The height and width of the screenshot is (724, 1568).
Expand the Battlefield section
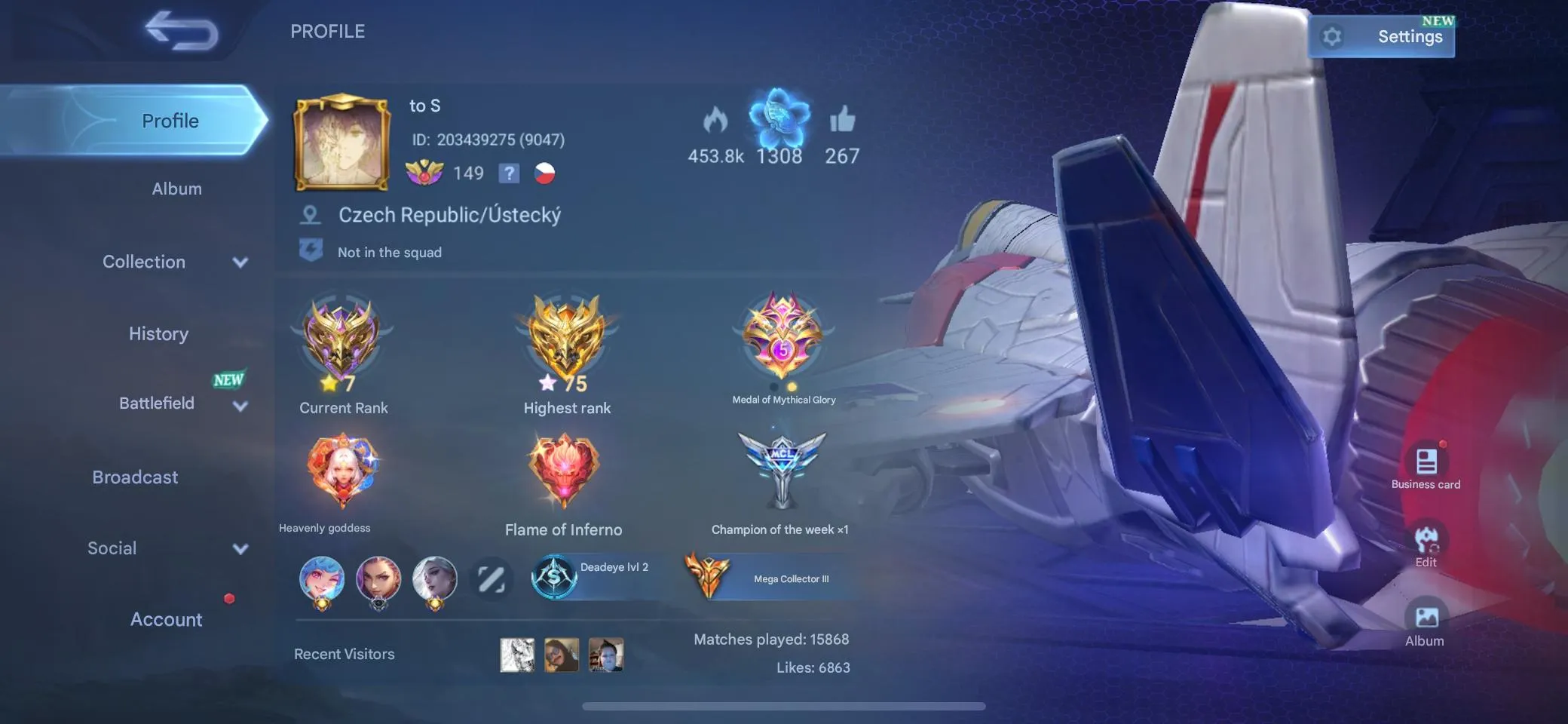157,403
